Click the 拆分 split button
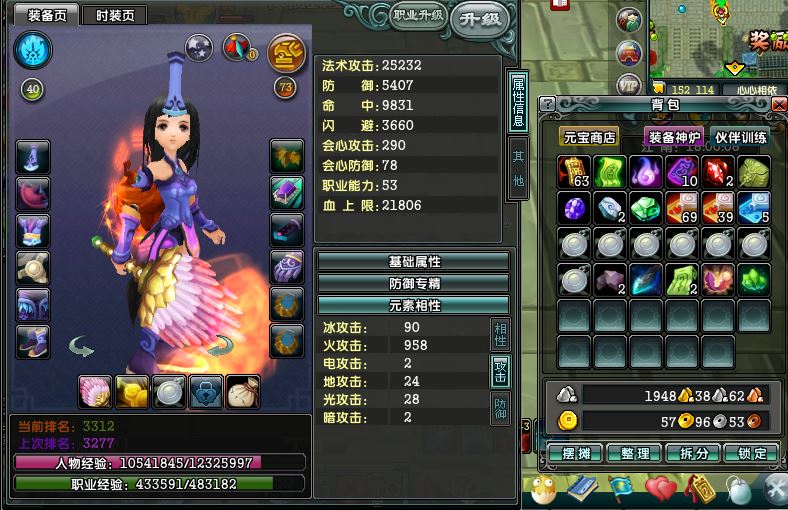788x510 pixels. coord(692,453)
